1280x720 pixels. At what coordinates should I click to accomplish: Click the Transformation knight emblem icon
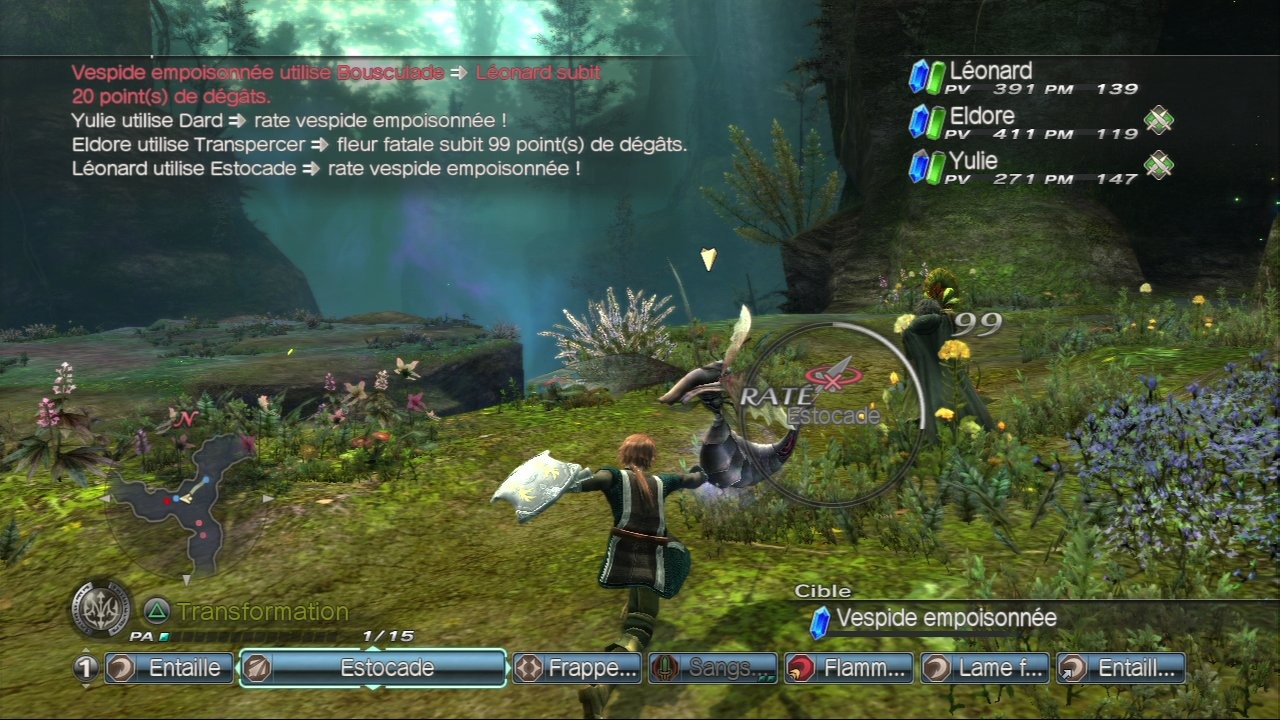pyautogui.click(x=101, y=608)
